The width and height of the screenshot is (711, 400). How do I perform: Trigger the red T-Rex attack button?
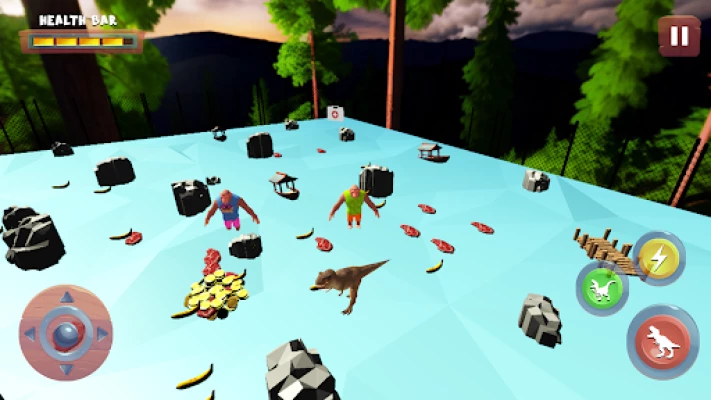(663, 341)
